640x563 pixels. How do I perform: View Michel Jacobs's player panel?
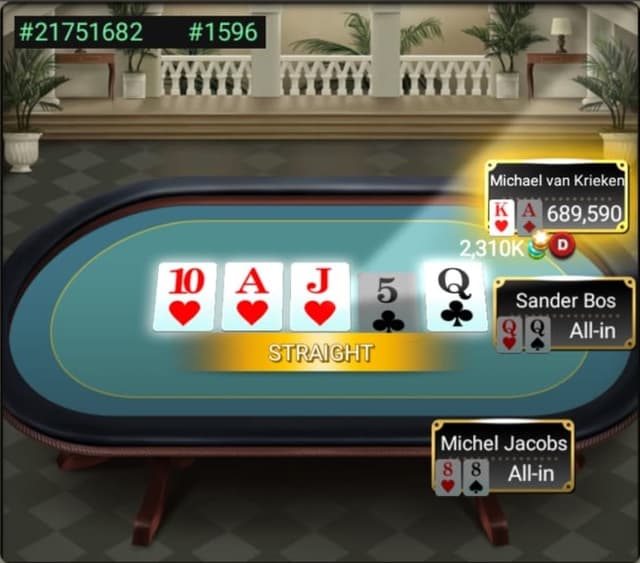click(503, 456)
